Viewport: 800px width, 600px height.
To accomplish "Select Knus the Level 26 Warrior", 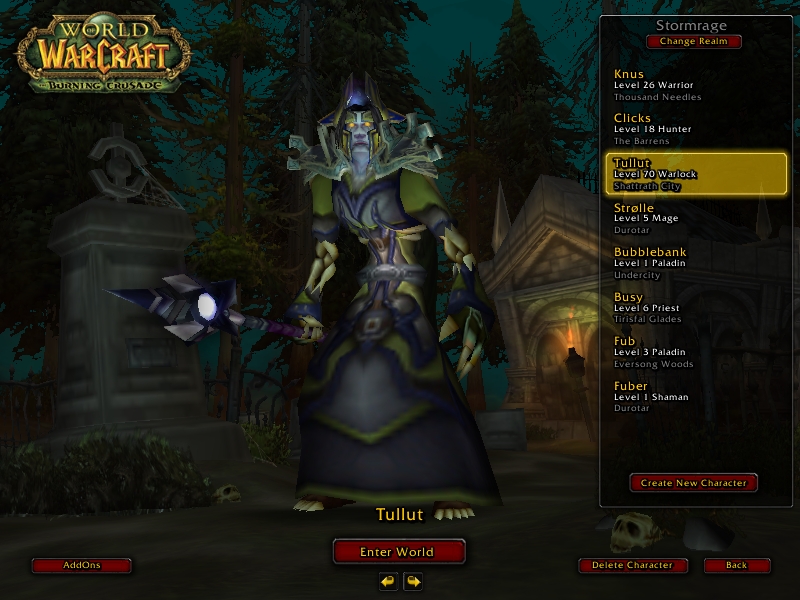I will coord(697,85).
